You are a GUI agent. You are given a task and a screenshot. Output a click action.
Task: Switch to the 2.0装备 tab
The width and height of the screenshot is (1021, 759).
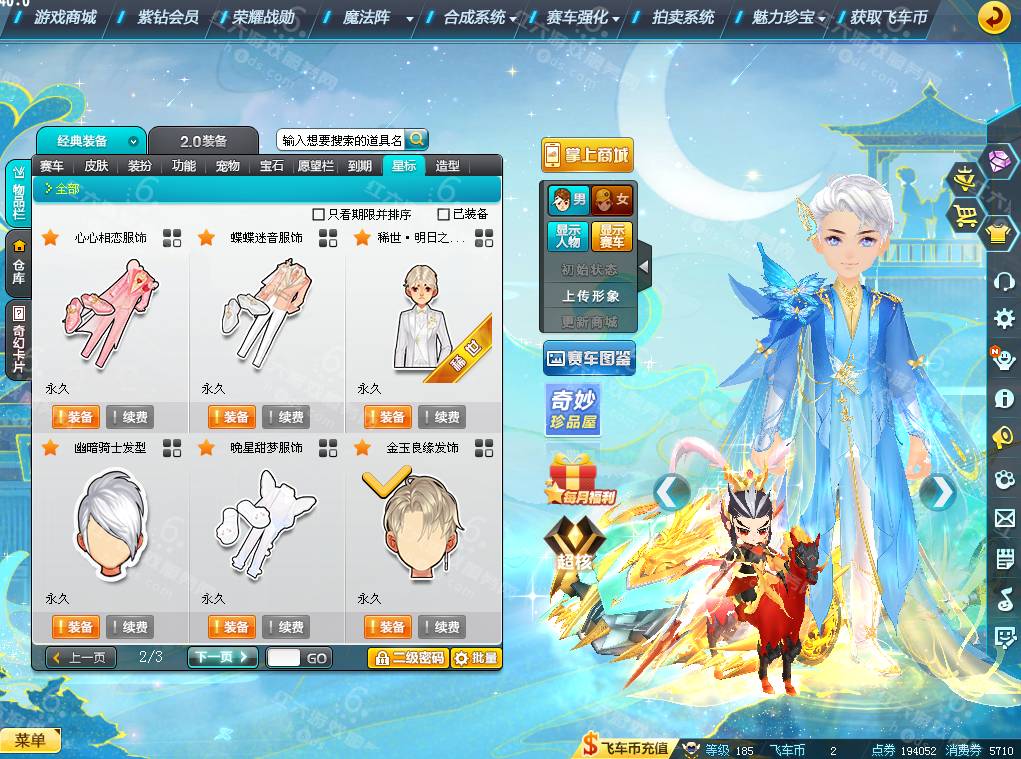pos(204,141)
